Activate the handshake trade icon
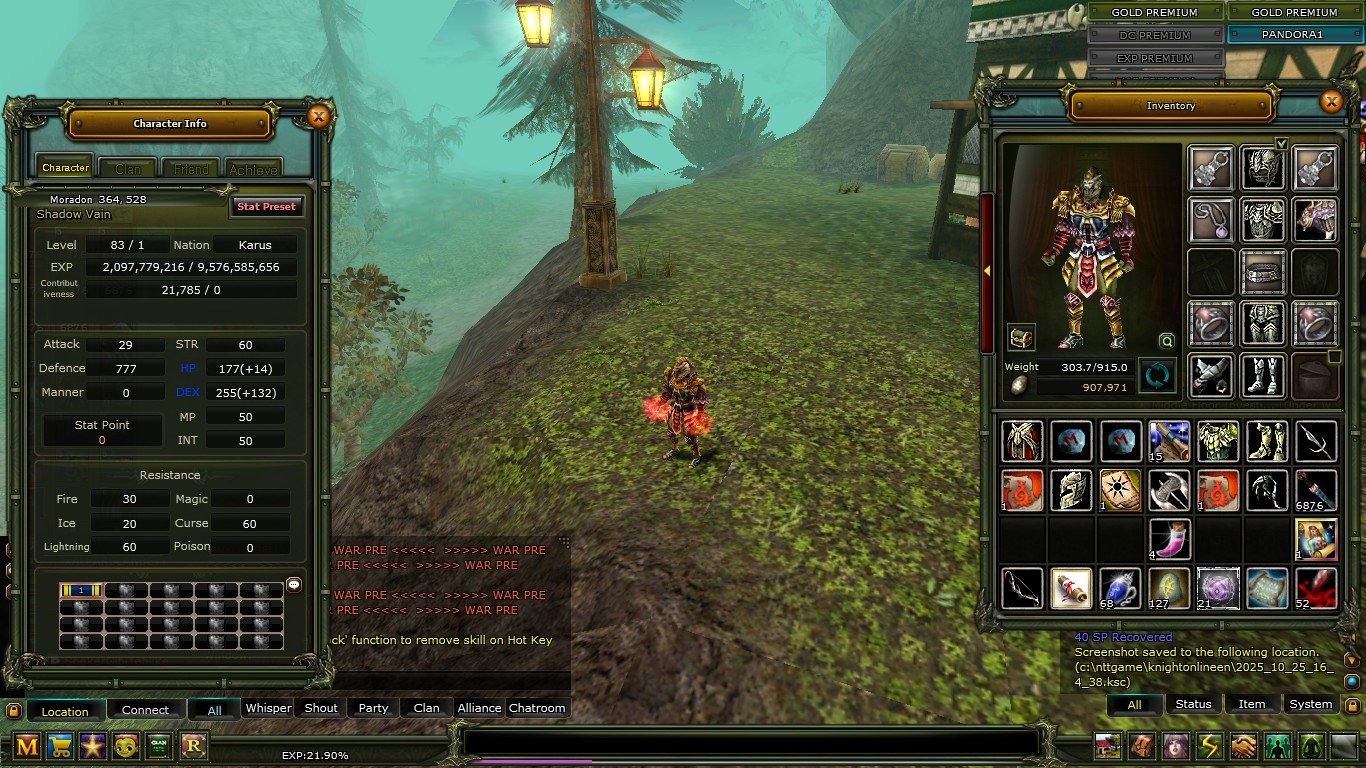The width and height of the screenshot is (1366, 768). (1244, 746)
